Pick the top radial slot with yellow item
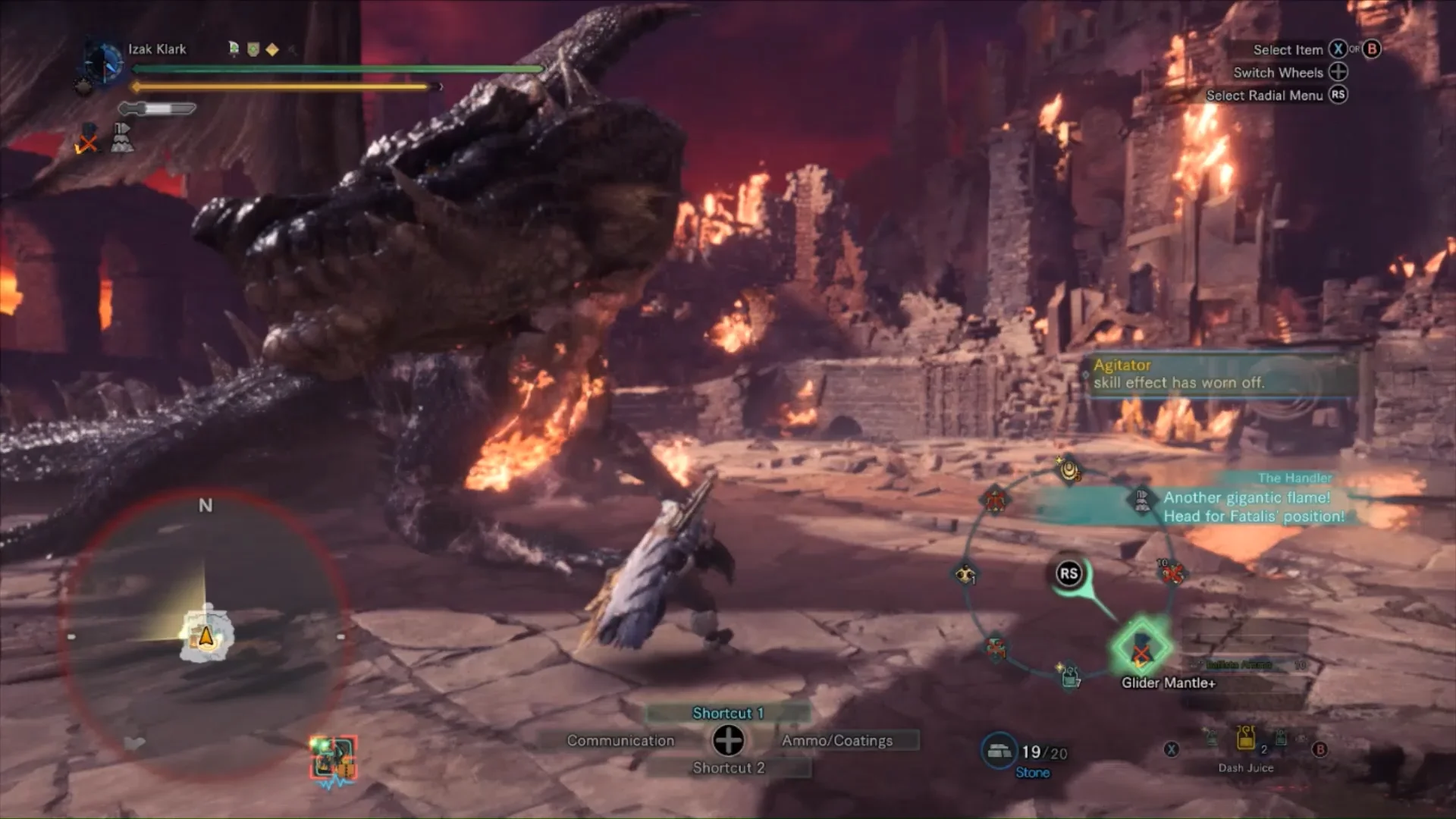The height and width of the screenshot is (819, 1456). pyautogui.click(x=1069, y=470)
